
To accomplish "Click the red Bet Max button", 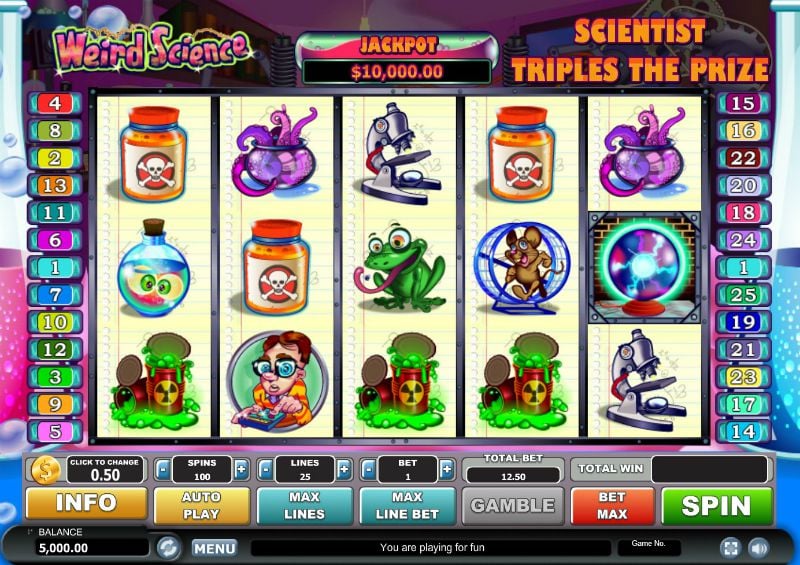I will 612,506.
